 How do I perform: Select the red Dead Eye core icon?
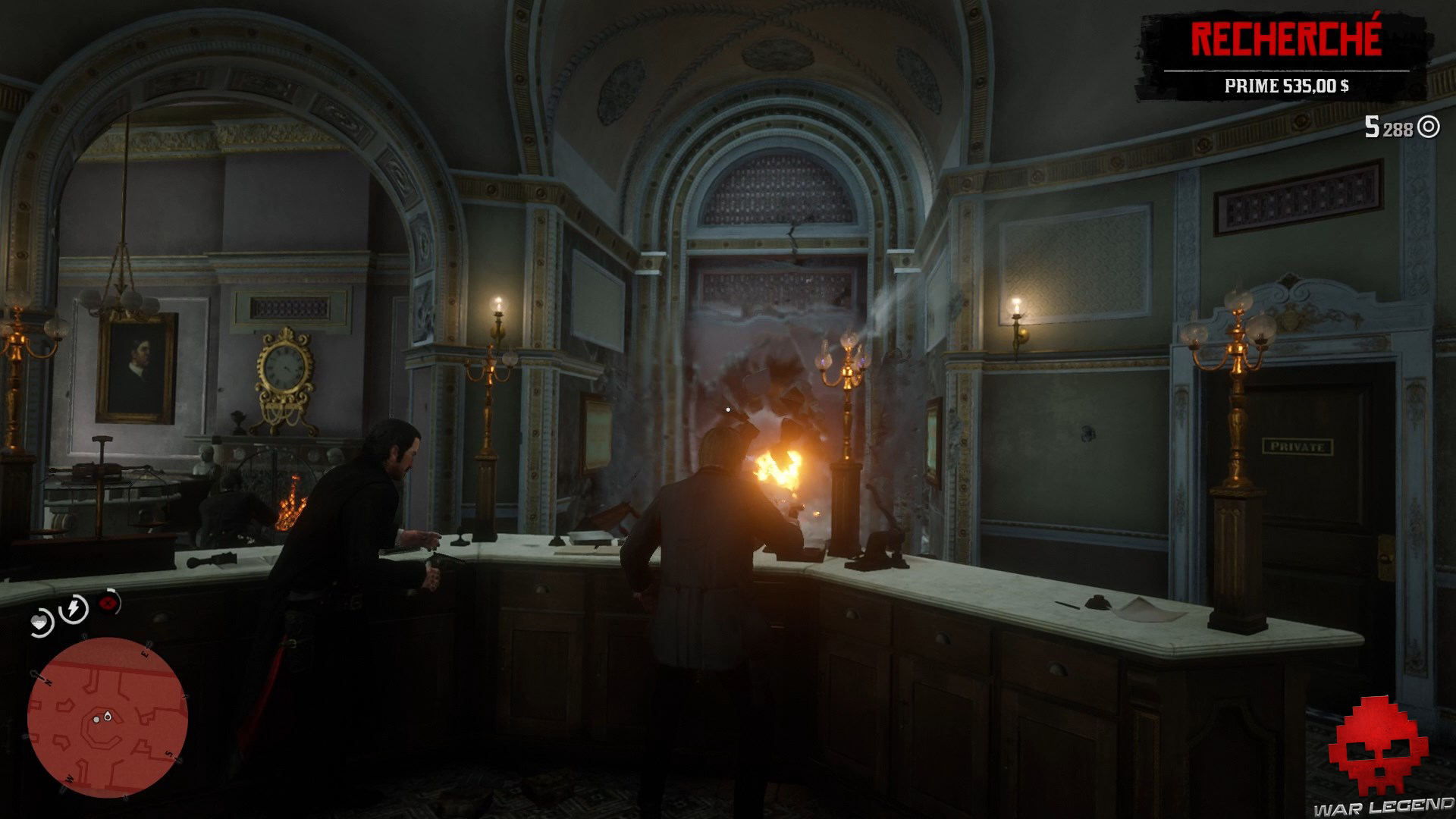tap(108, 603)
